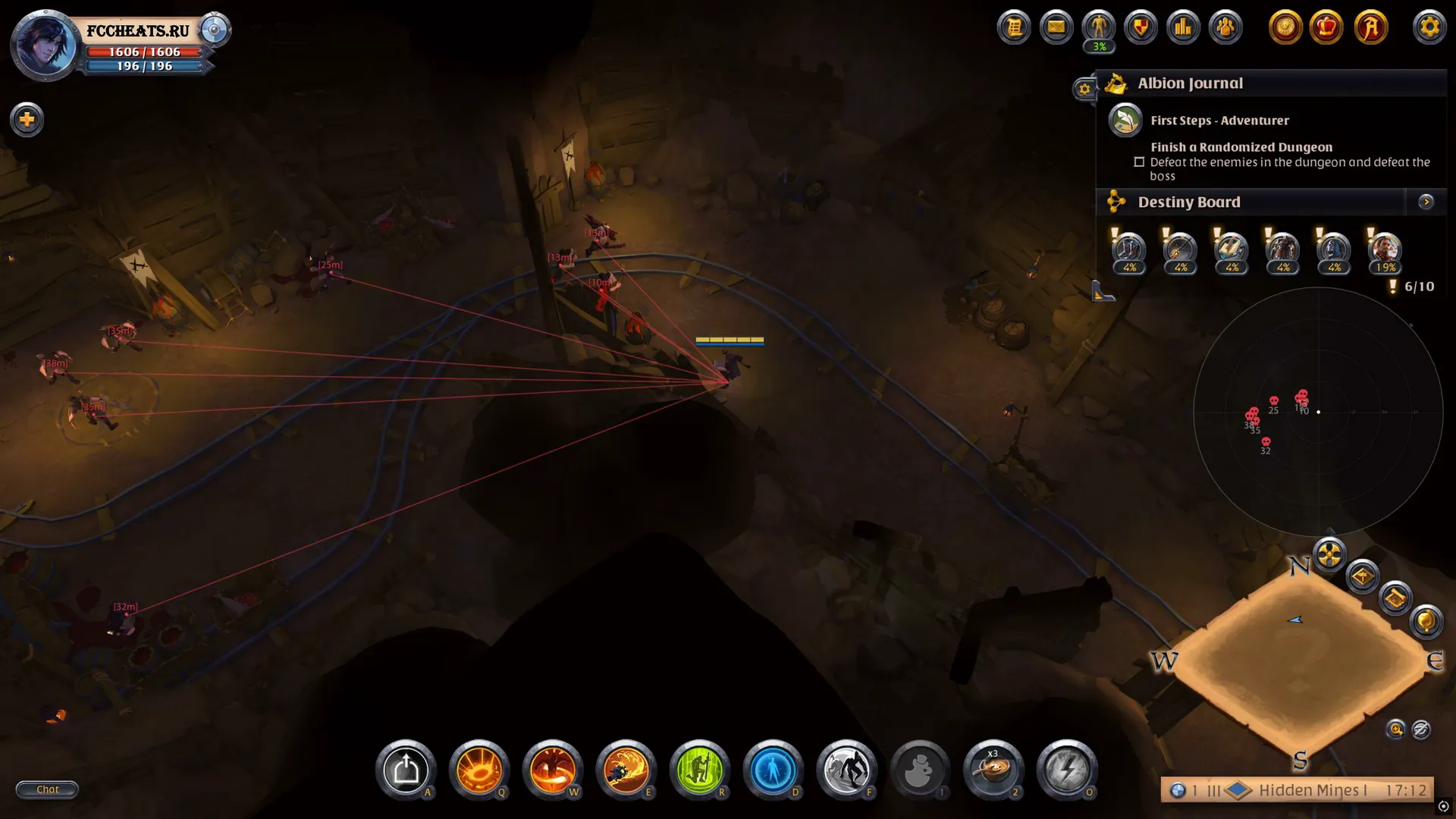Select the boots Destiny Board progress icon
The width and height of the screenshot is (1456, 819).
(x=1103, y=290)
